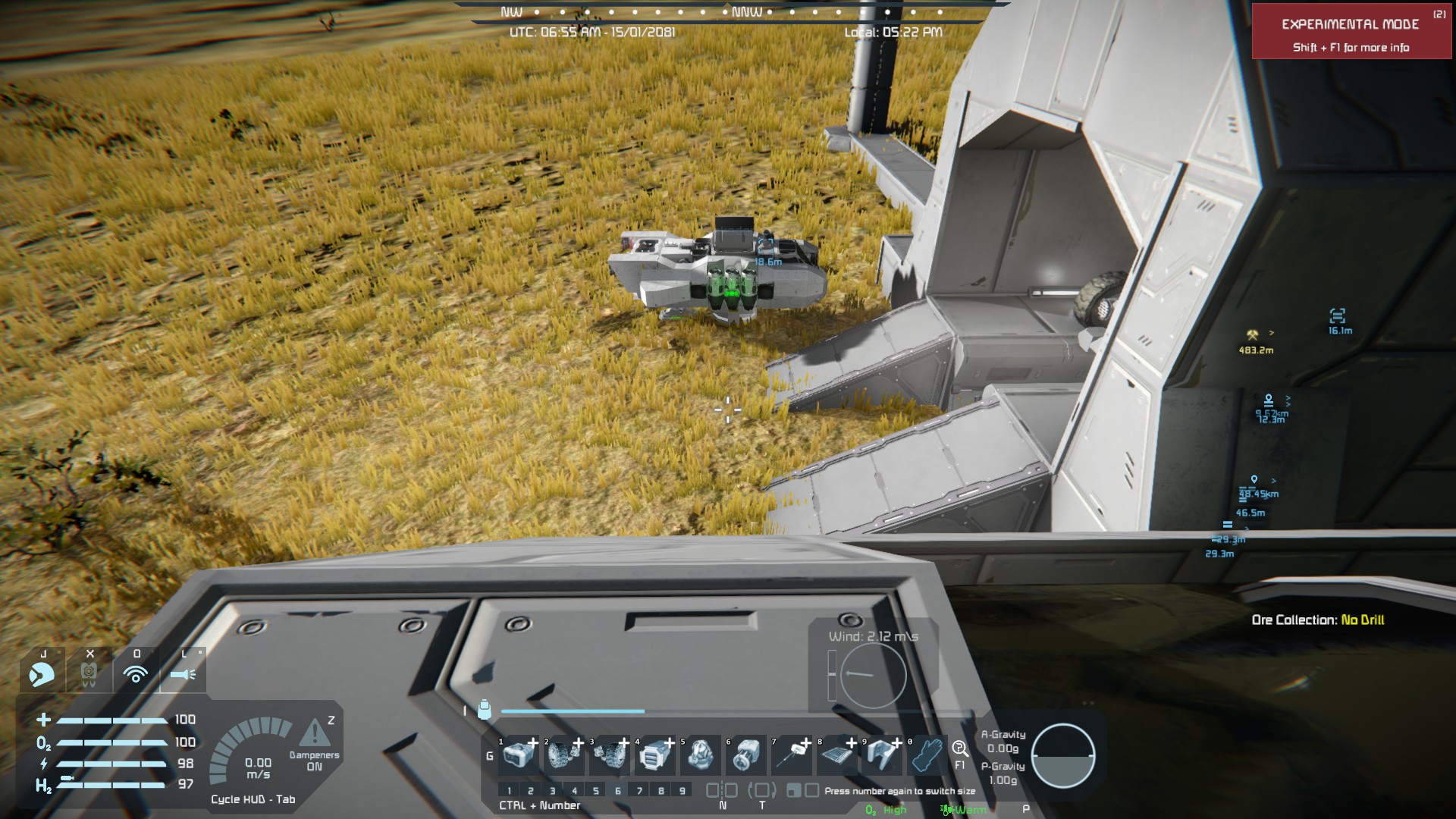The height and width of the screenshot is (819, 1456).
Task: Select the flat panel block in slot 8
Action: (836, 755)
